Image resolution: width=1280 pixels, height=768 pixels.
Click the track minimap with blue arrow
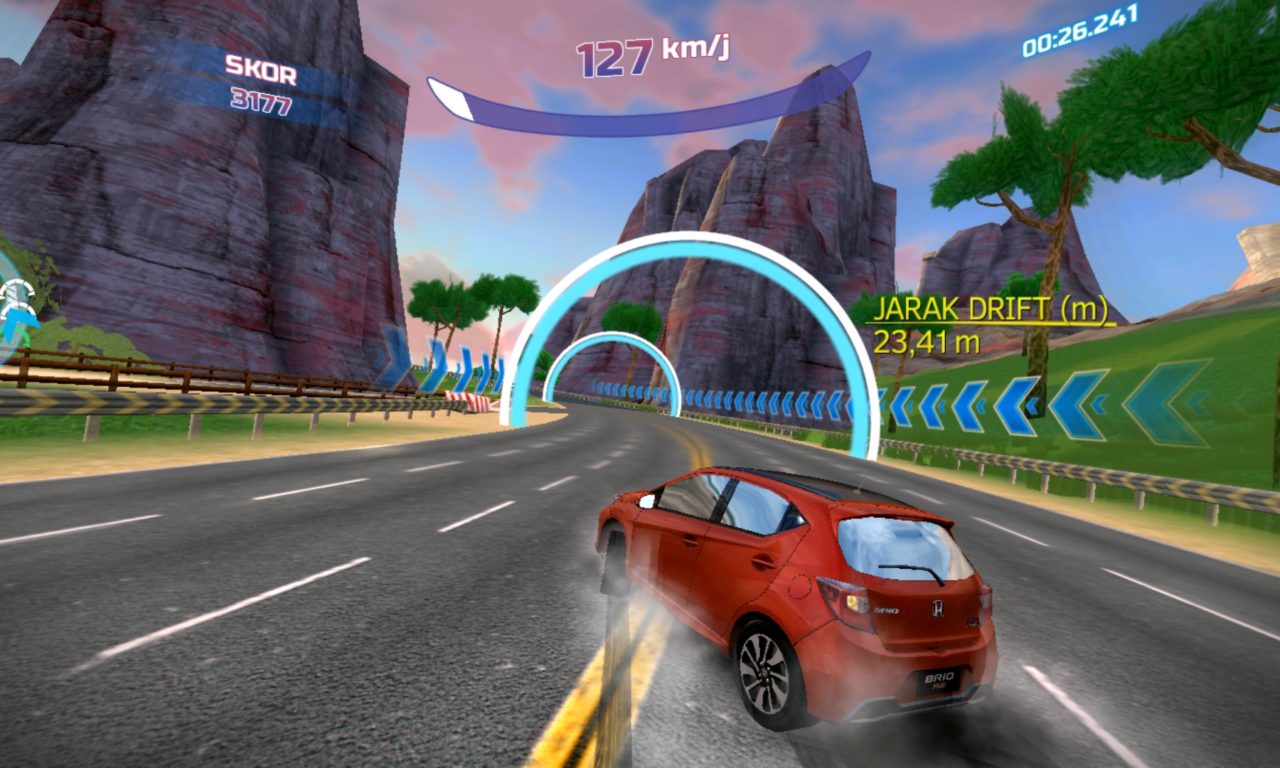point(15,307)
